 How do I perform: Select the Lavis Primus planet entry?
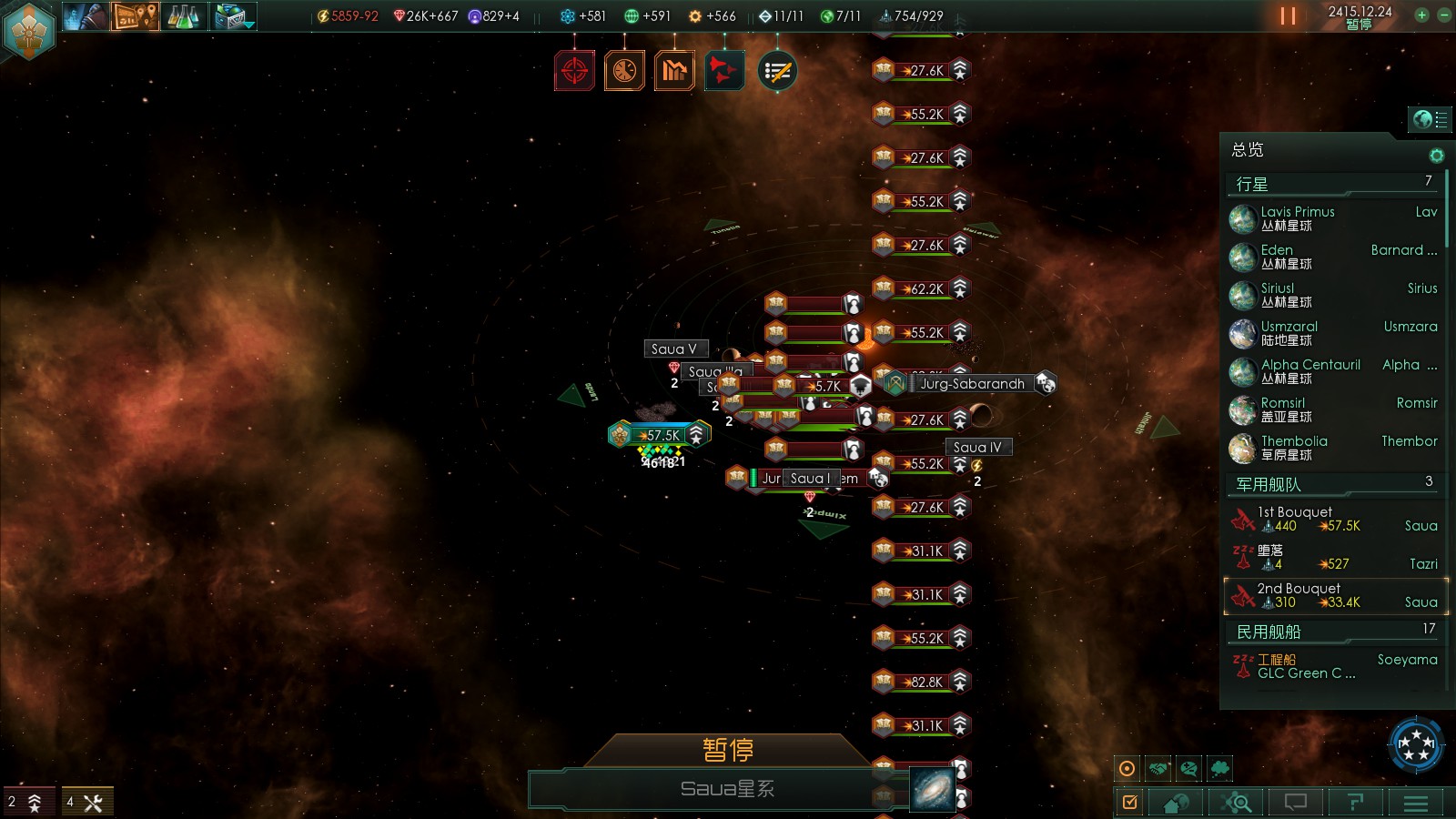tap(1299, 217)
